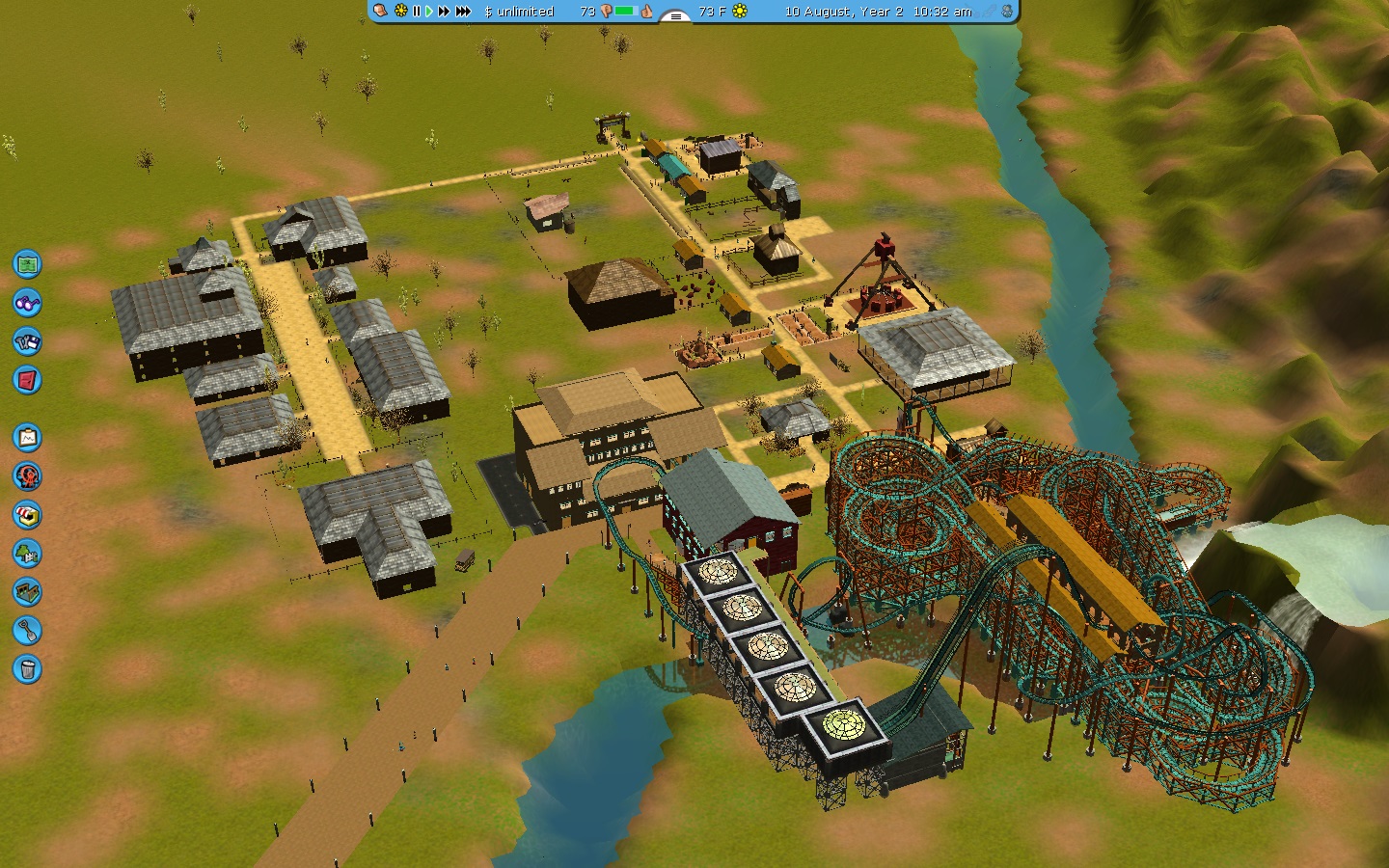
Task: Open the shops and stalls menu
Action: coord(27,514)
